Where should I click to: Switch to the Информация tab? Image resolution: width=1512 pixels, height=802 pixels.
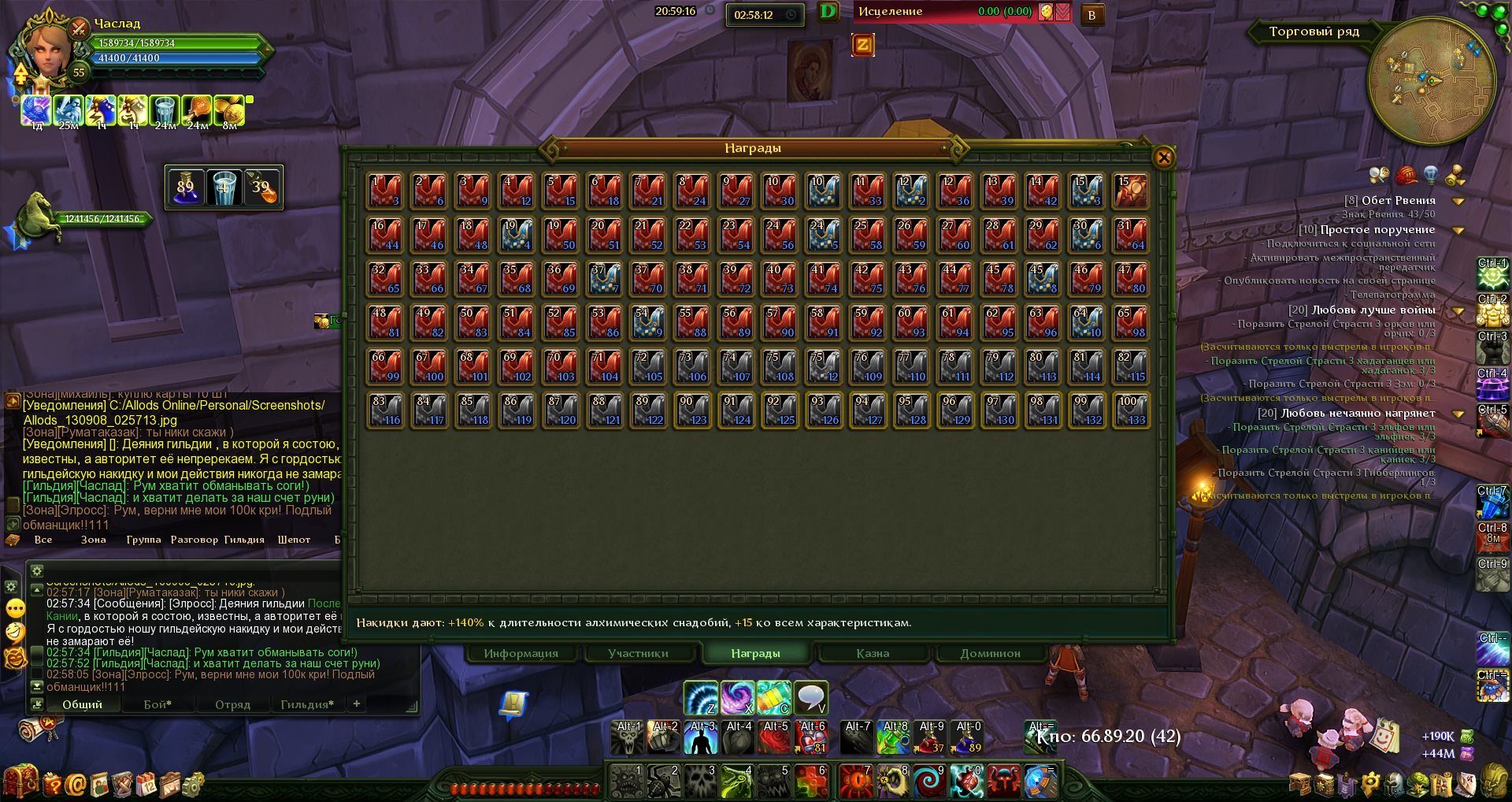point(521,653)
